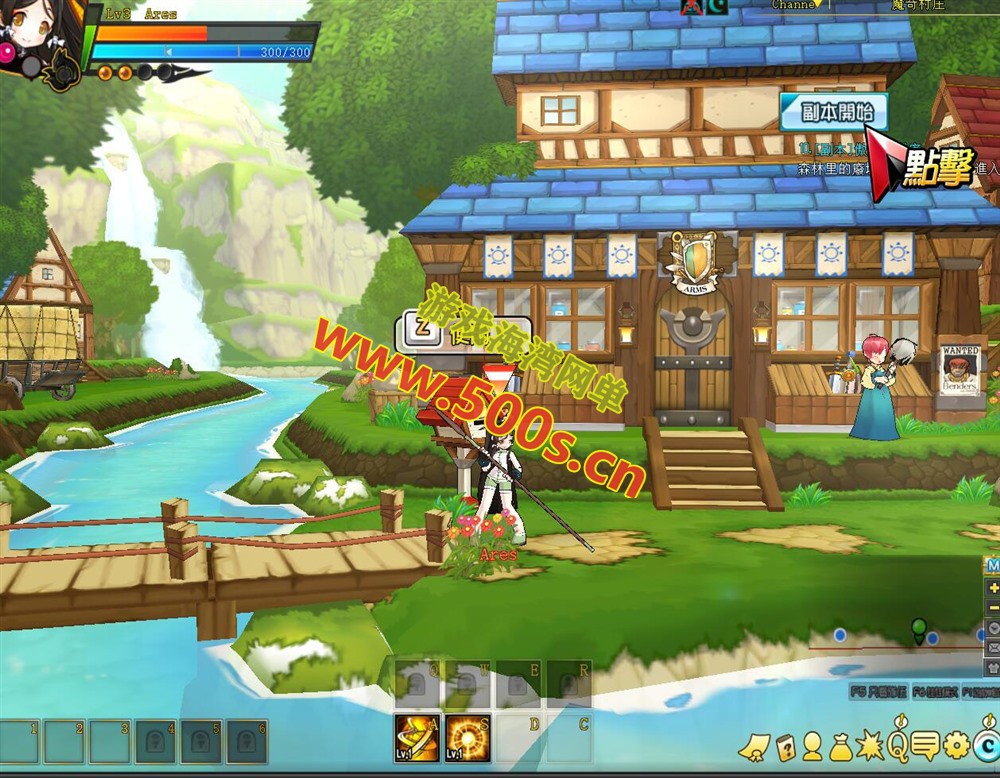
Task: Open the question mark guide book
Action: (785, 746)
